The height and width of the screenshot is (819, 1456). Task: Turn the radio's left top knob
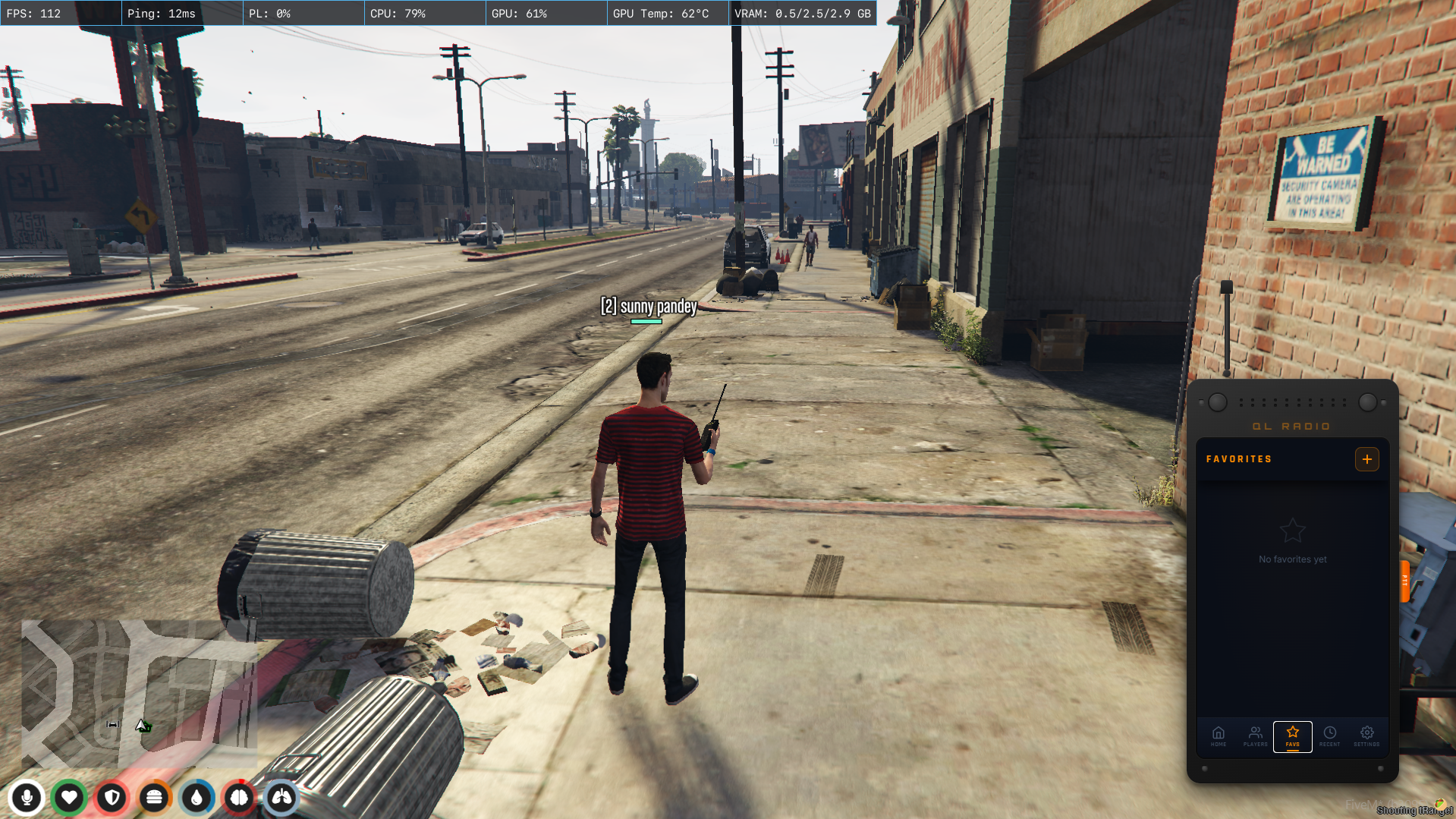tap(1218, 402)
